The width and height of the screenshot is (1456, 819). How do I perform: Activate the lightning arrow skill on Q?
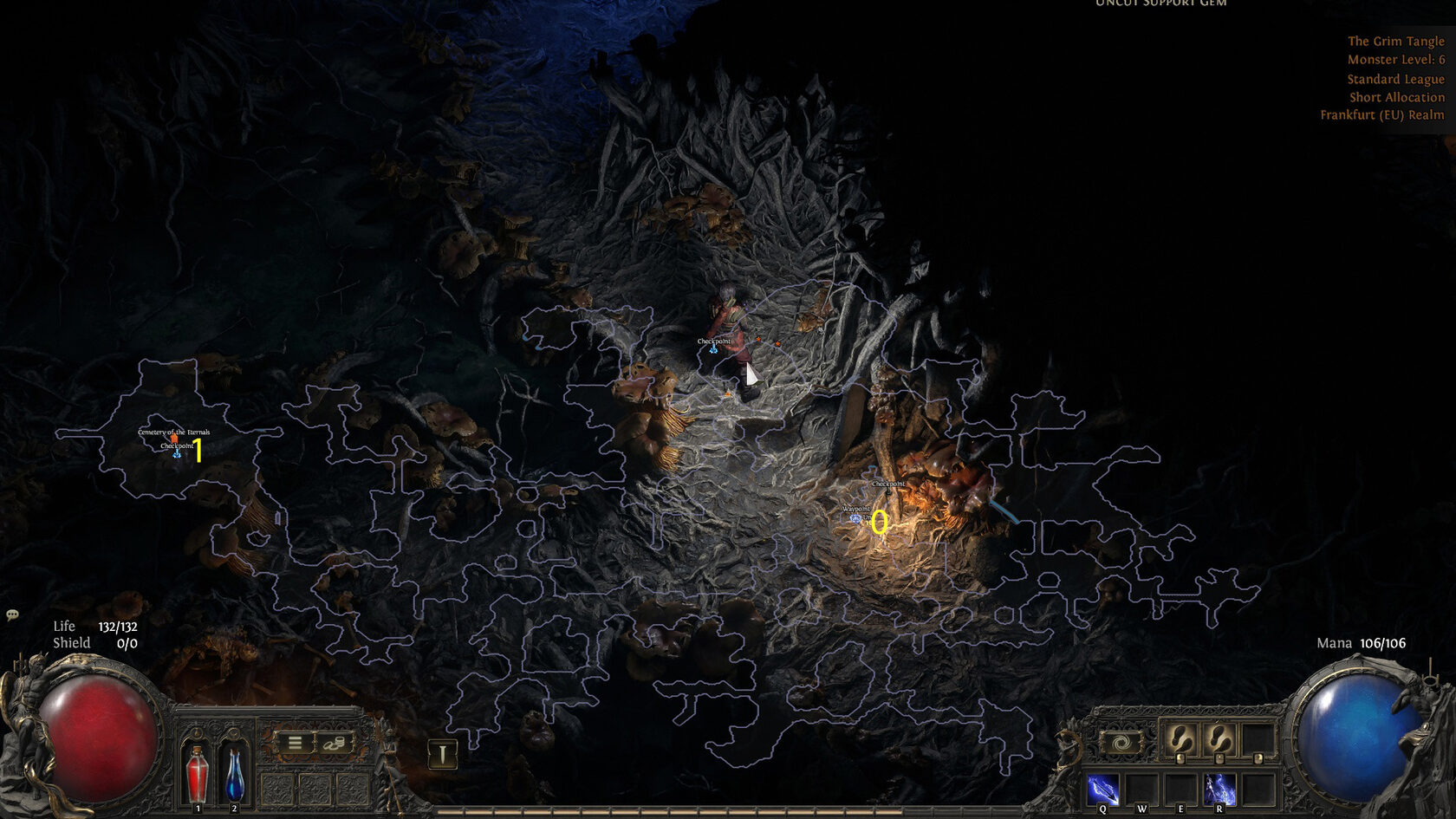click(1102, 790)
